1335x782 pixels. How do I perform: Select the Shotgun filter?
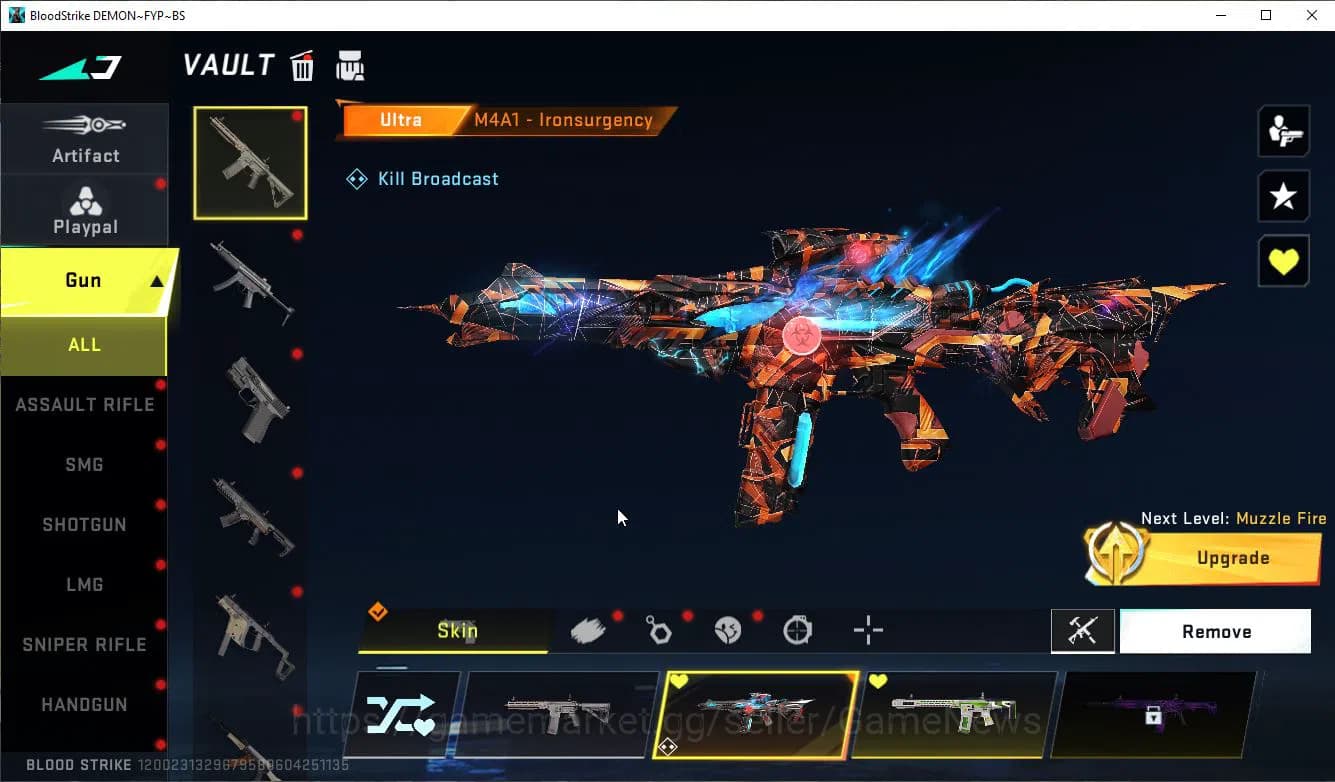coord(84,525)
